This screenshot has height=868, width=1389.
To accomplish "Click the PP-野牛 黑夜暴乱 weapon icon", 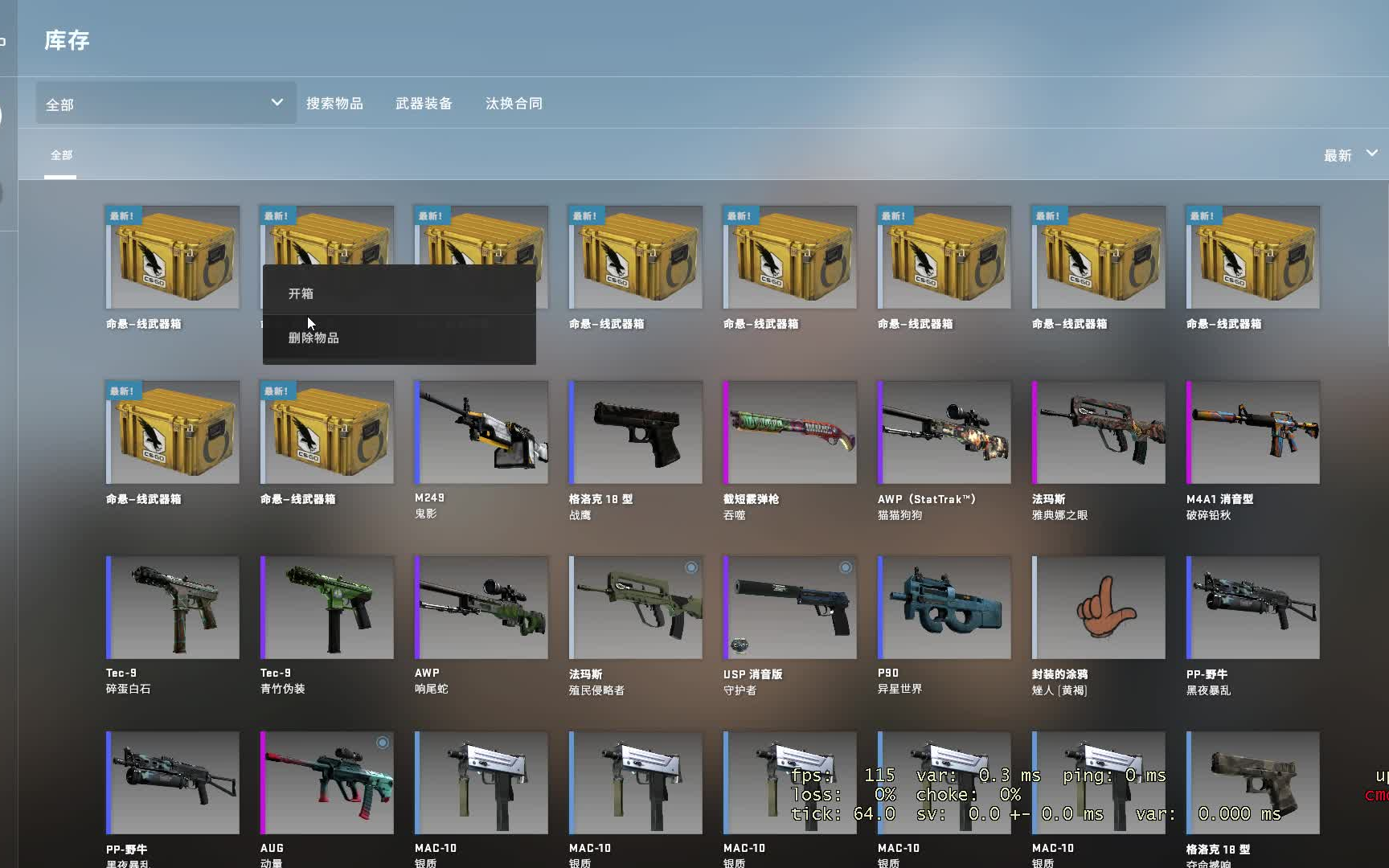I will tap(1252, 607).
